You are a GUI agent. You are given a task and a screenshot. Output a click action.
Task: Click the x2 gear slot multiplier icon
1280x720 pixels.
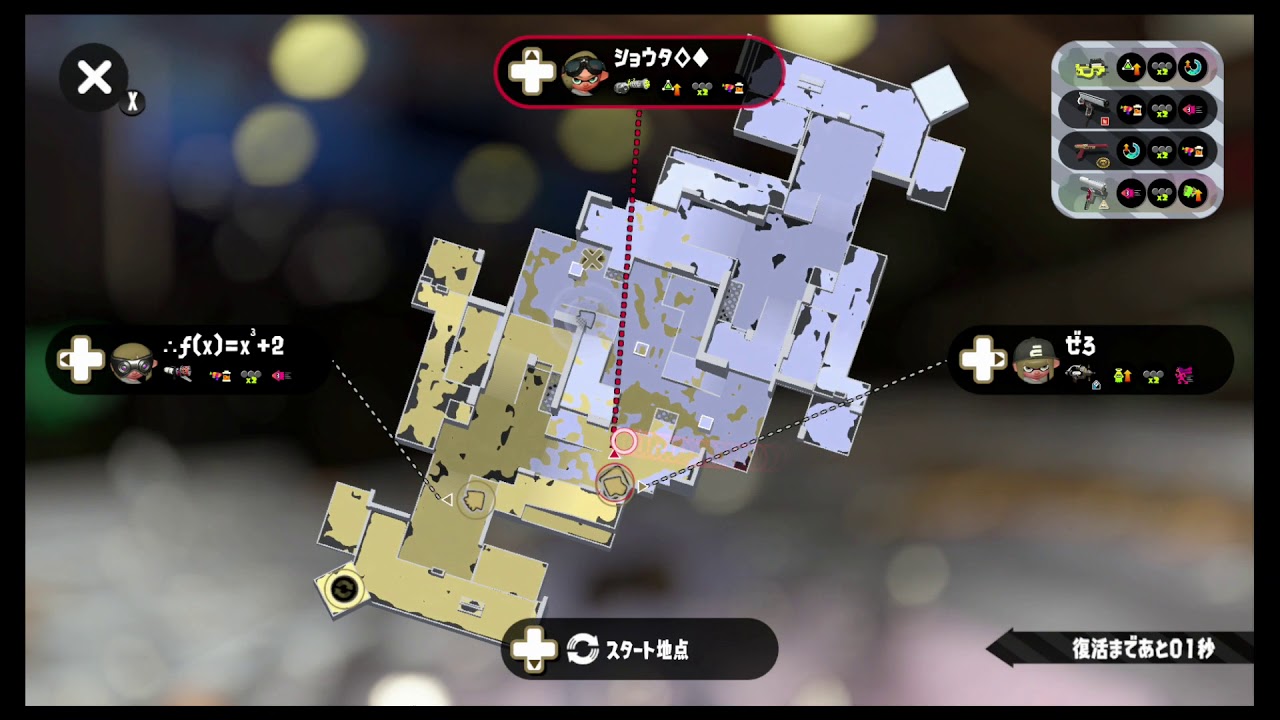(x=1160, y=67)
